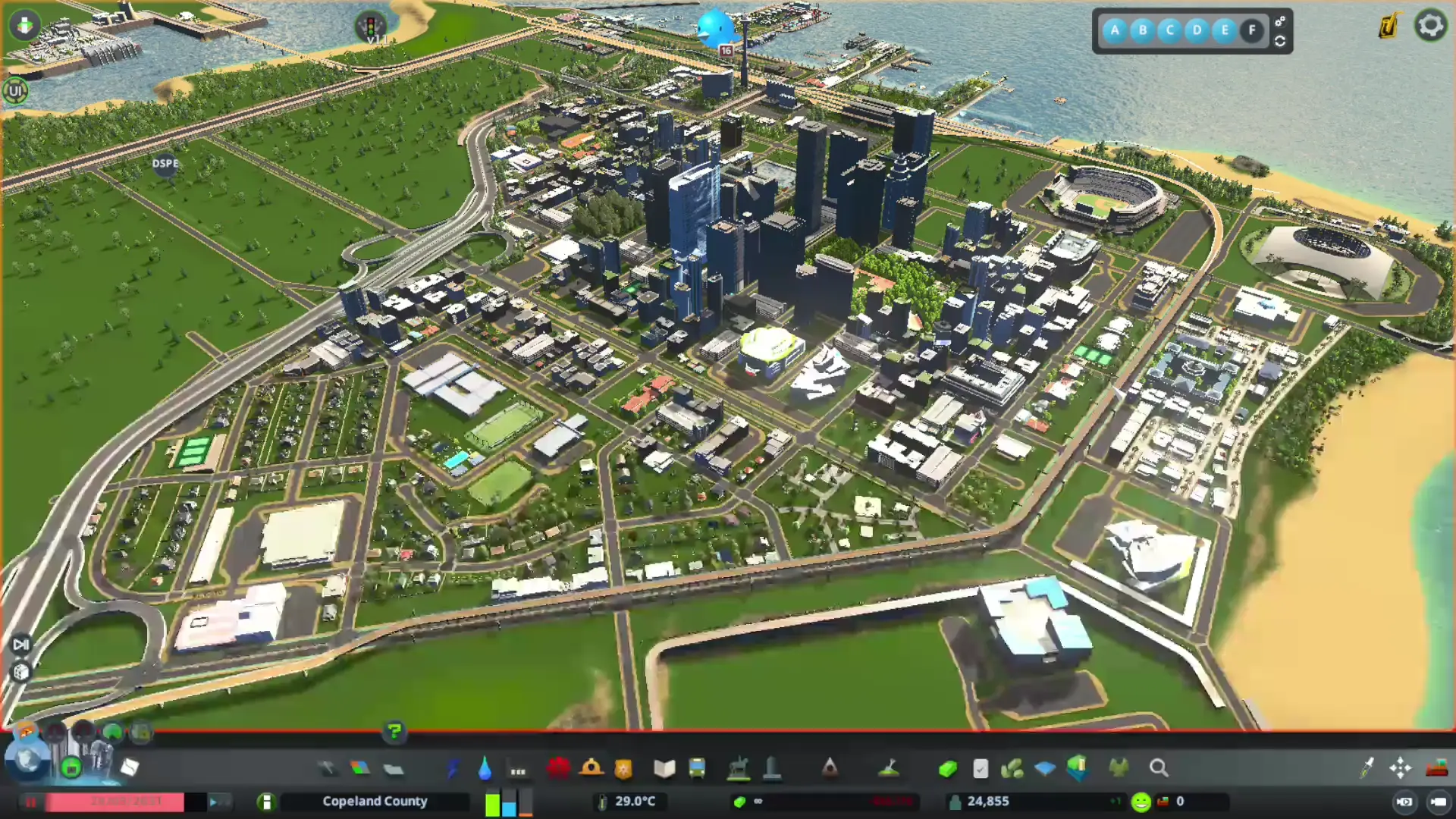Screen dimensions: 1456x819
Task: Click the camera preset cycle arrows
Action: (x=1280, y=42)
